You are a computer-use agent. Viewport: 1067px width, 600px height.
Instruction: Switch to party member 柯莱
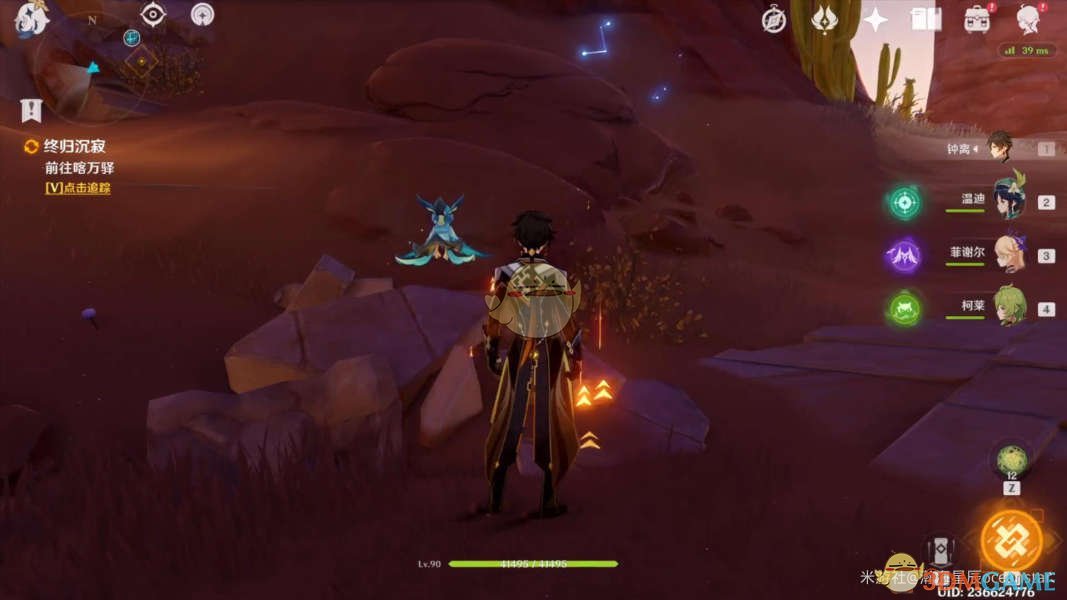click(1008, 308)
